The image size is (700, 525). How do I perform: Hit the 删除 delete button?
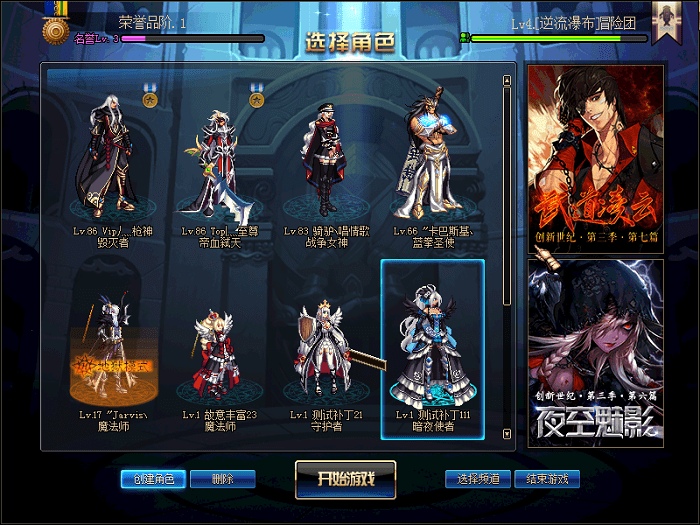(222, 479)
